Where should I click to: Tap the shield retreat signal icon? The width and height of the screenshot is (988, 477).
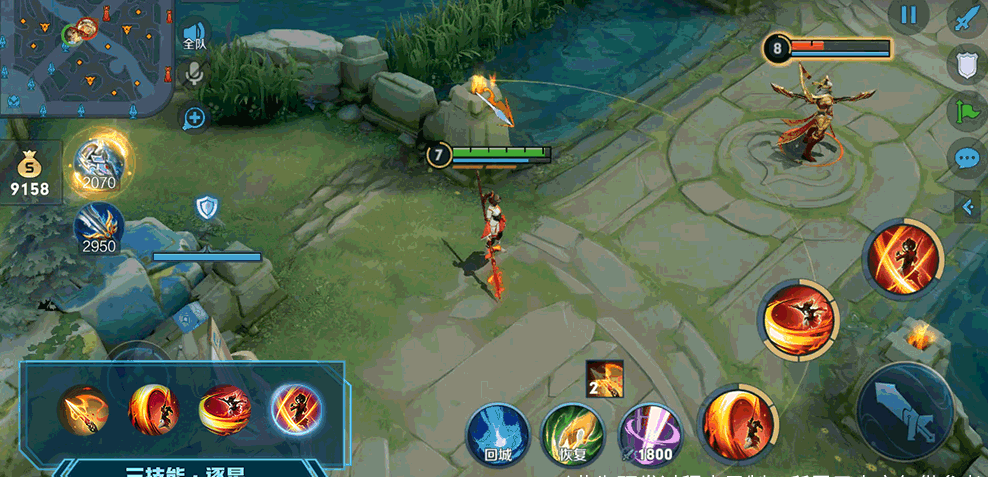coord(966,63)
